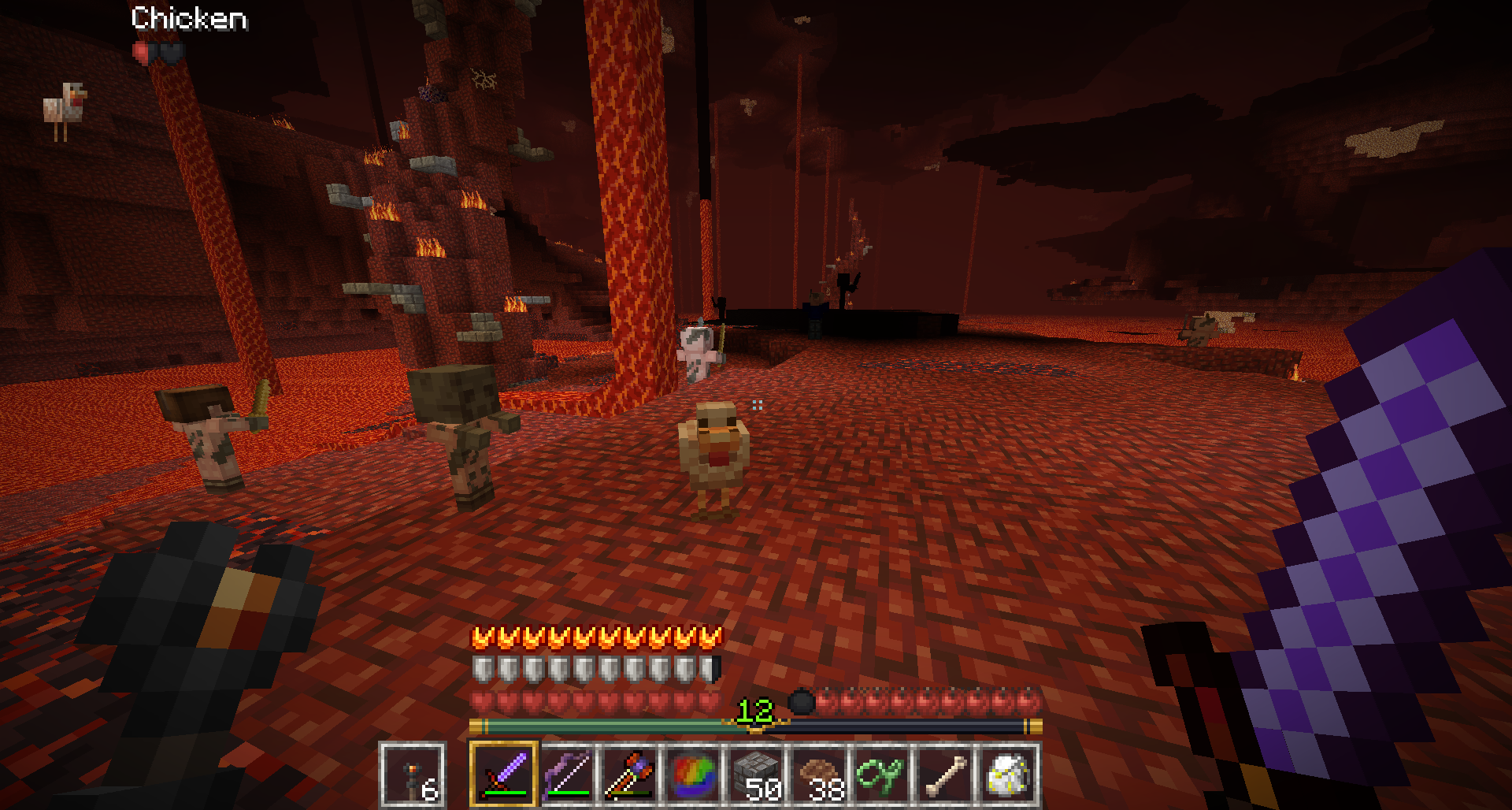Select the green lead slot
The image size is (1512, 810).
[882, 775]
